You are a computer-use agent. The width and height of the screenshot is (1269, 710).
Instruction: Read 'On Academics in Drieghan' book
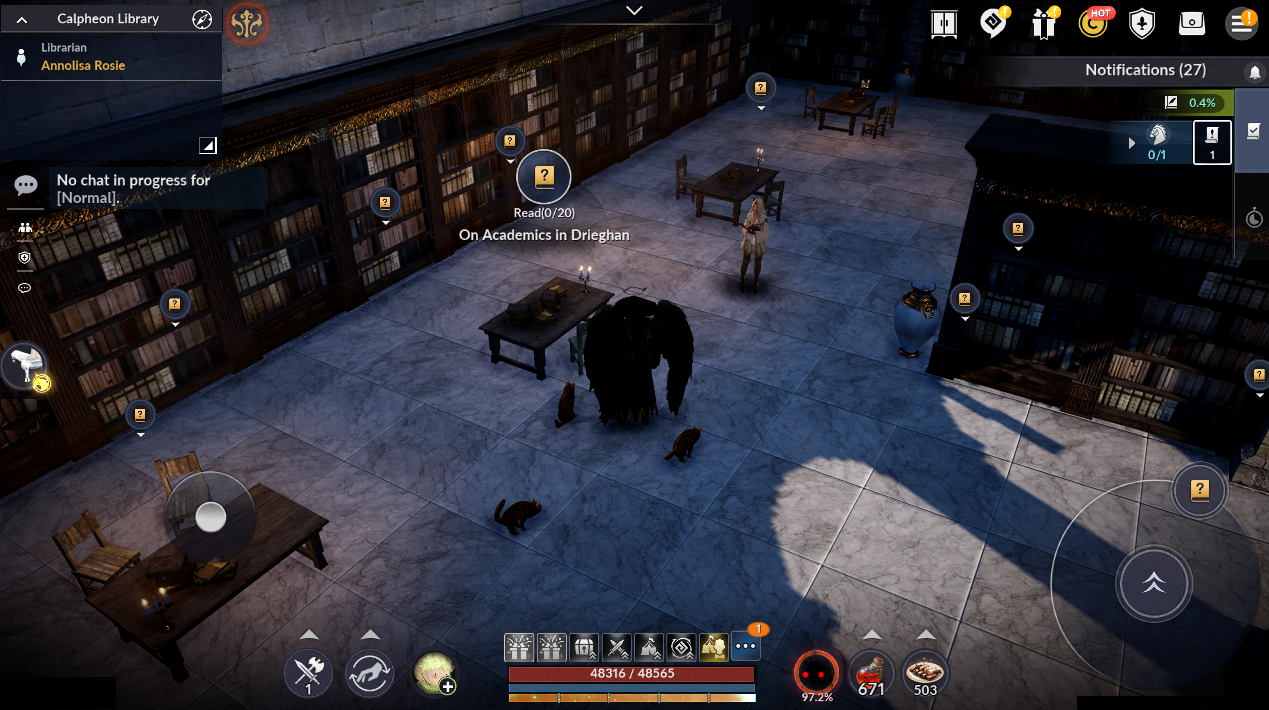click(x=543, y=178)
